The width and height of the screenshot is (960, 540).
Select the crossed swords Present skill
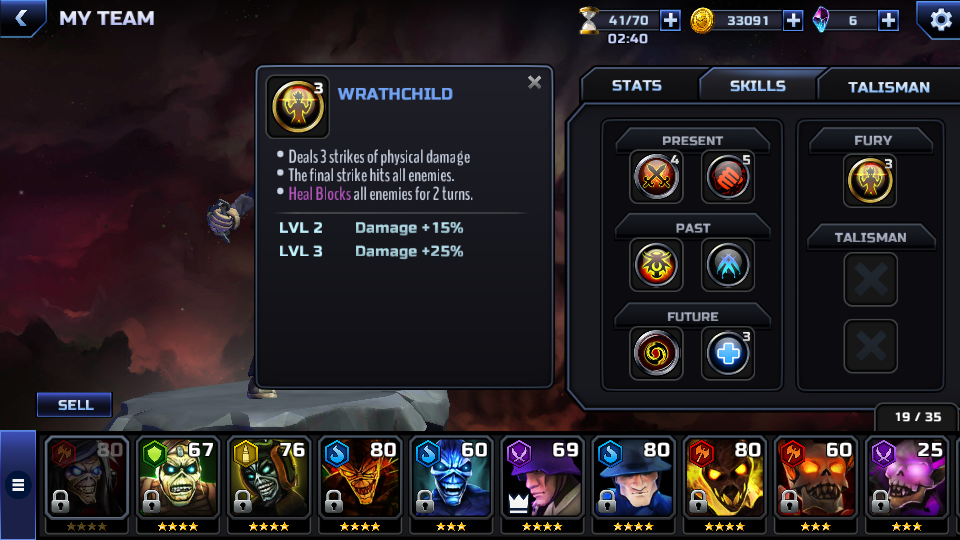click(657, 178)
